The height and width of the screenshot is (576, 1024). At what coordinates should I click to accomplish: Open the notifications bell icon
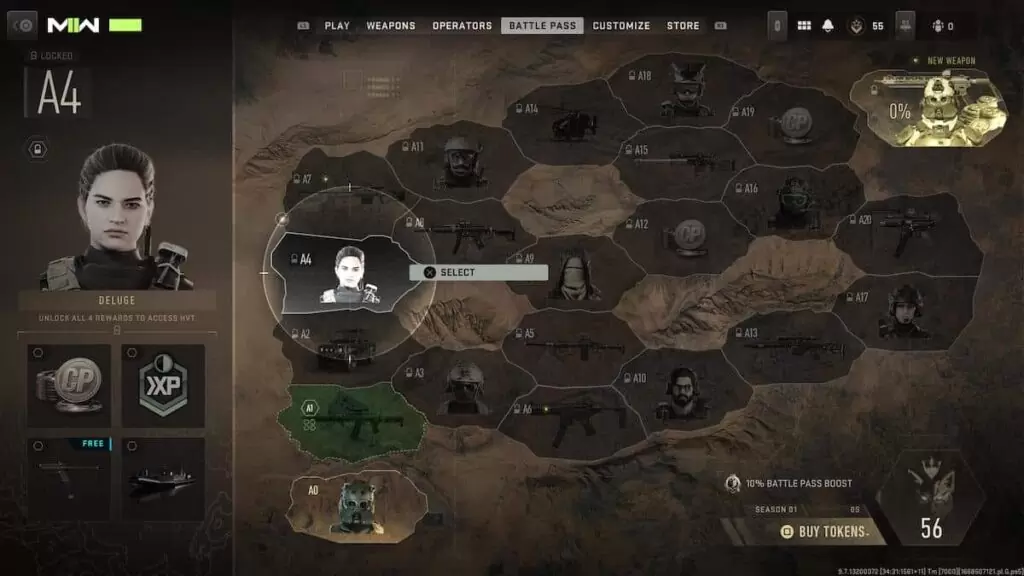[827, 26]
